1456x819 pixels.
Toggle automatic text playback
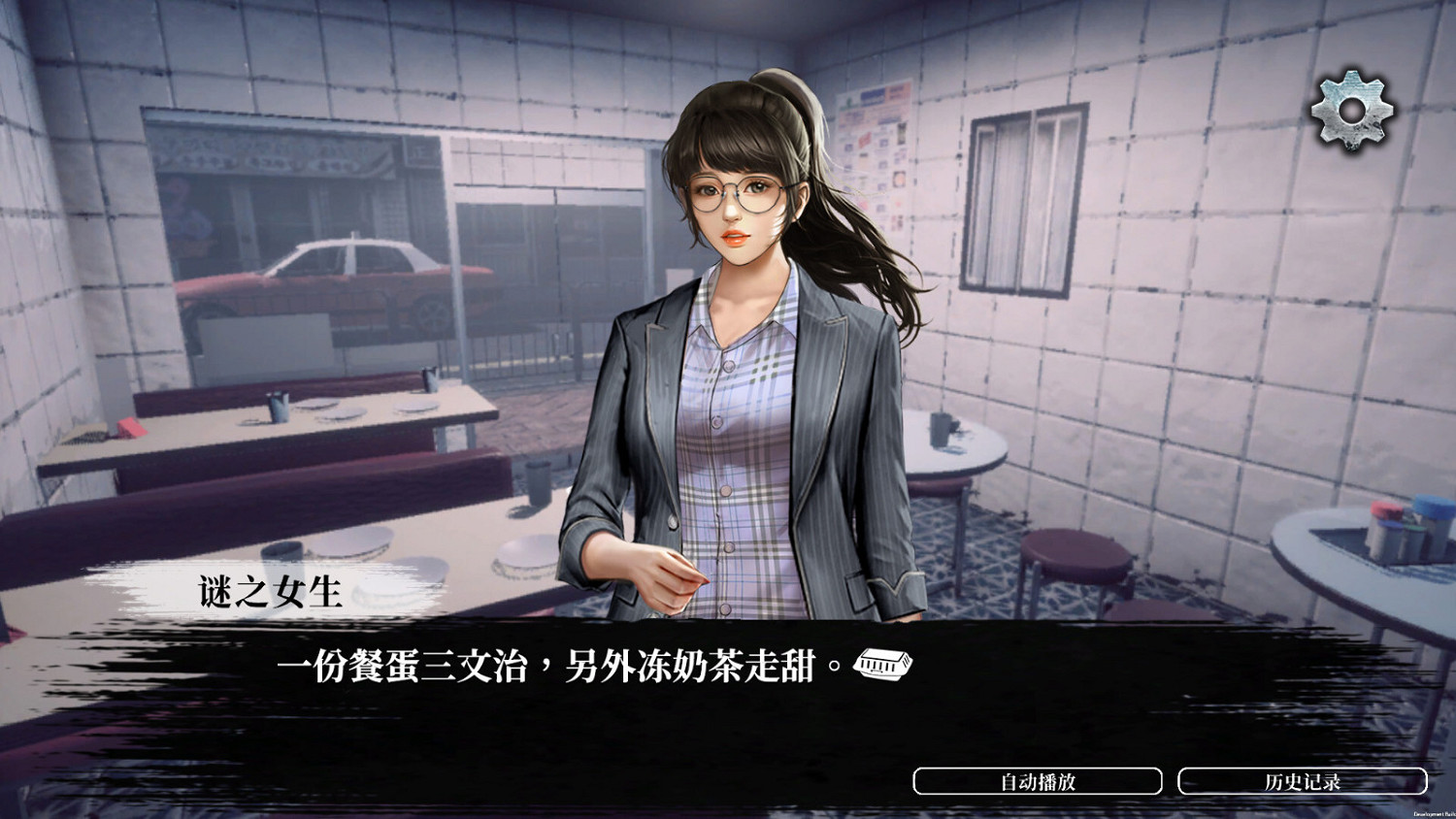point(1039,779)
